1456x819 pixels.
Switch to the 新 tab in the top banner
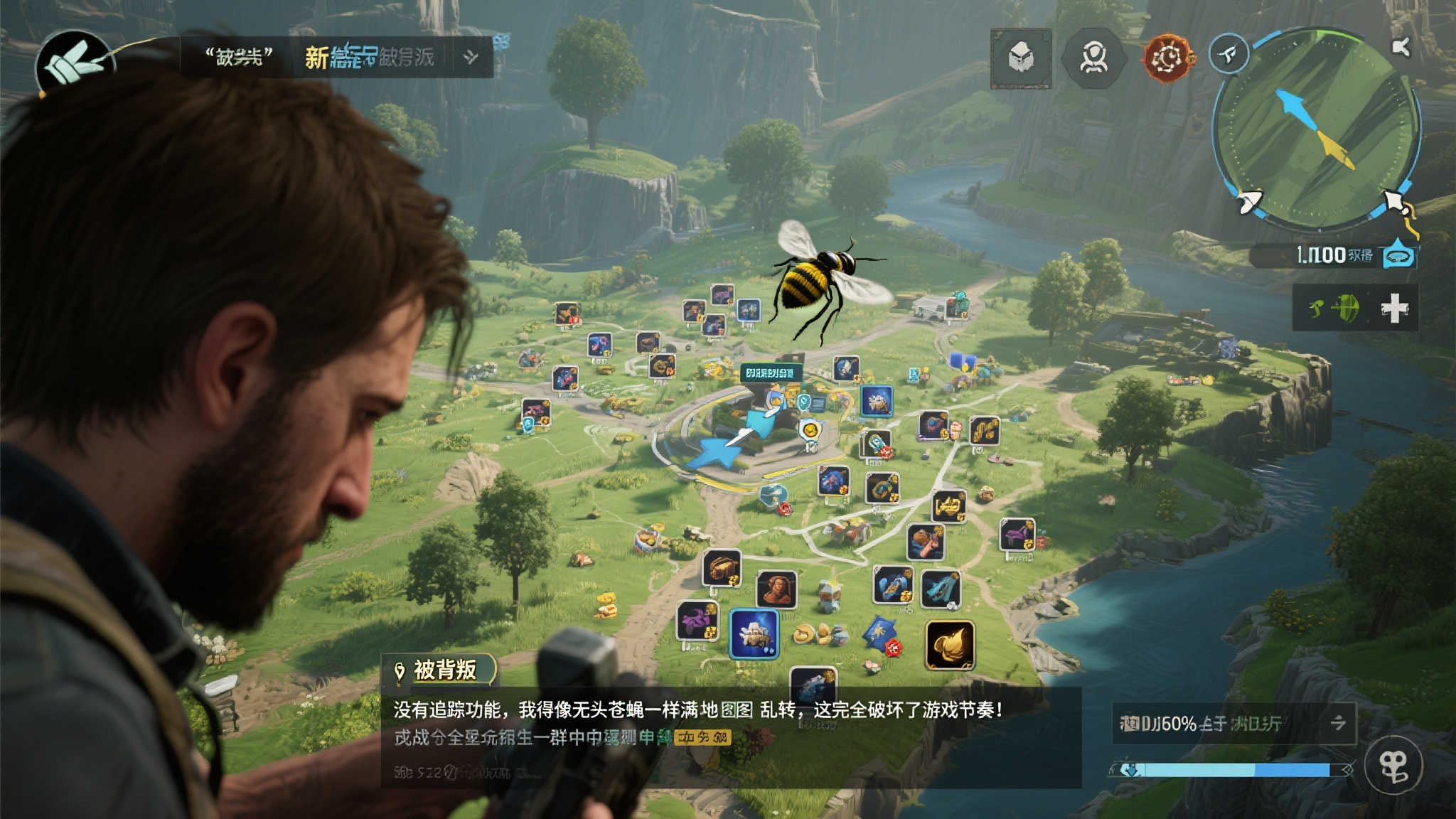pos(318,58)
